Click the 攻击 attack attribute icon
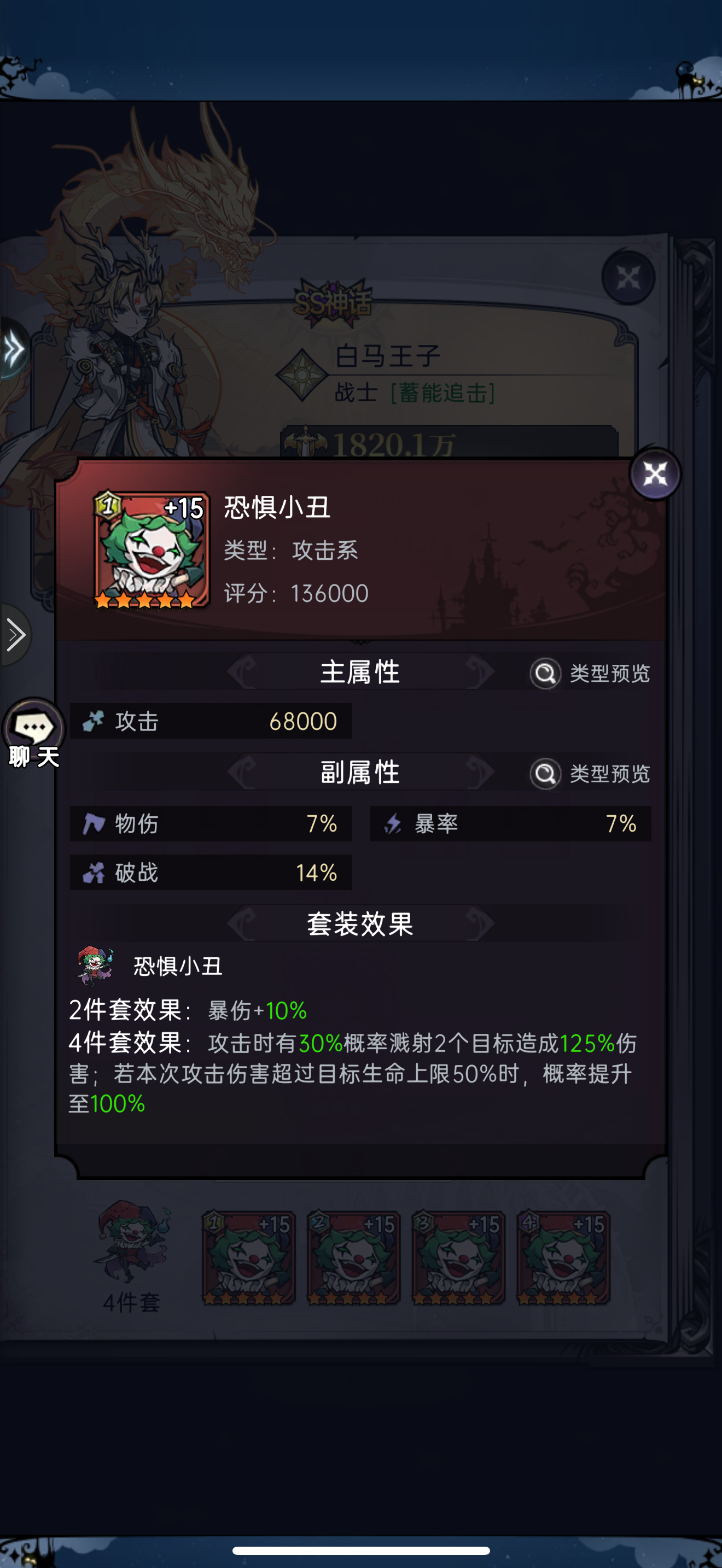The image size is (722, 1568). tap(95, 721)
